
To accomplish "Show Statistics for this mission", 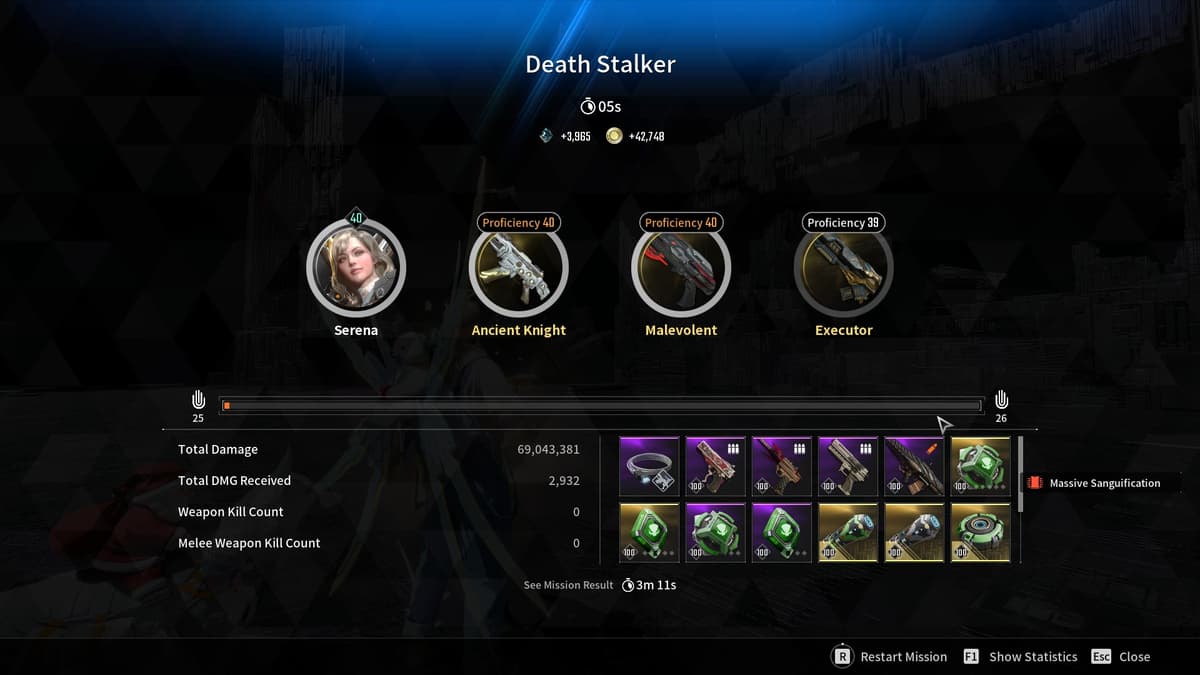I will pos(1021,657).
